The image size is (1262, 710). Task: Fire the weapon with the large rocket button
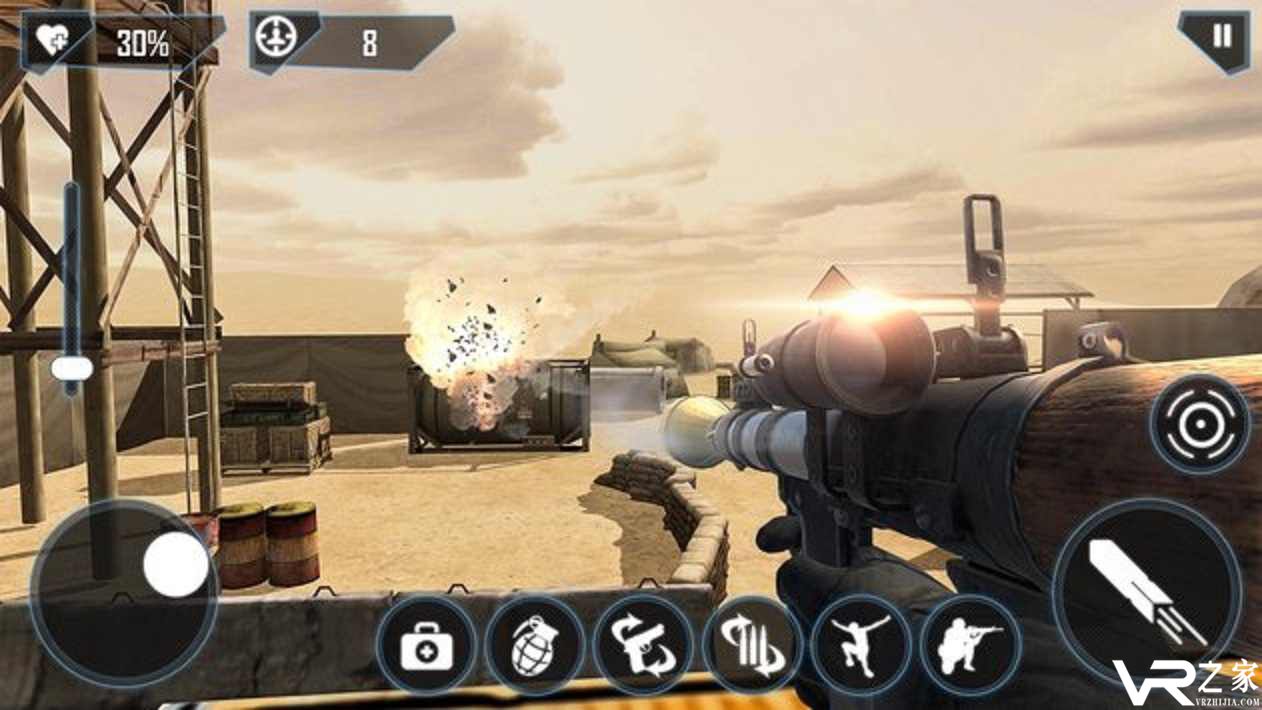click(x=1146, y=593)
